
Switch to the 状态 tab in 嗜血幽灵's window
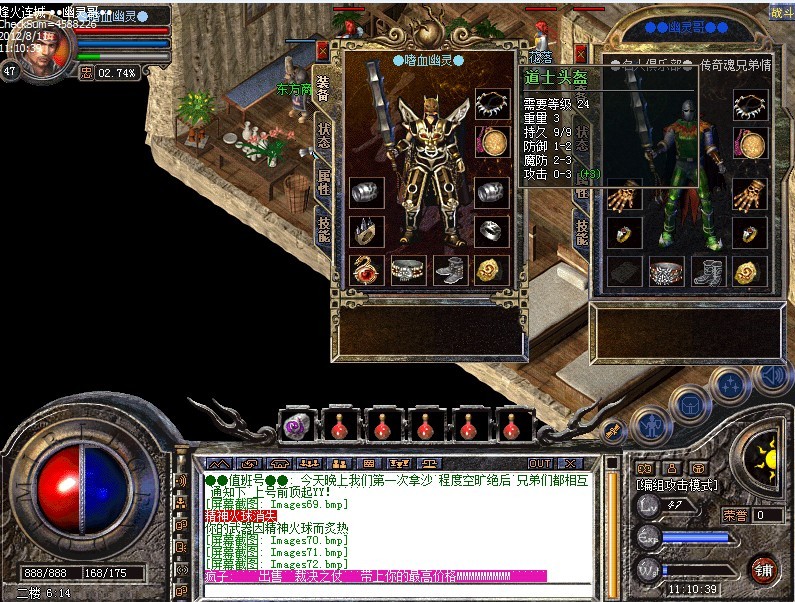click(324, 137)
